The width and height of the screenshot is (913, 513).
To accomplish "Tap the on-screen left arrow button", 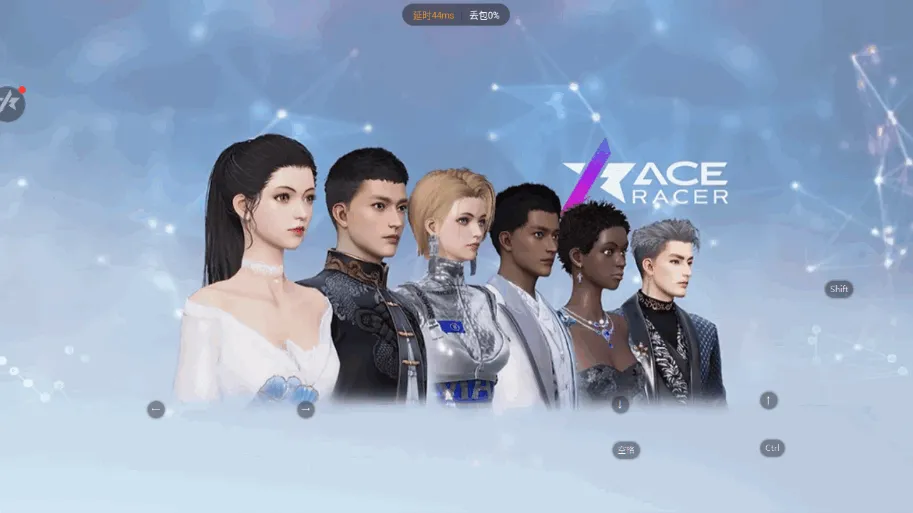I will [x=156, y=409].
